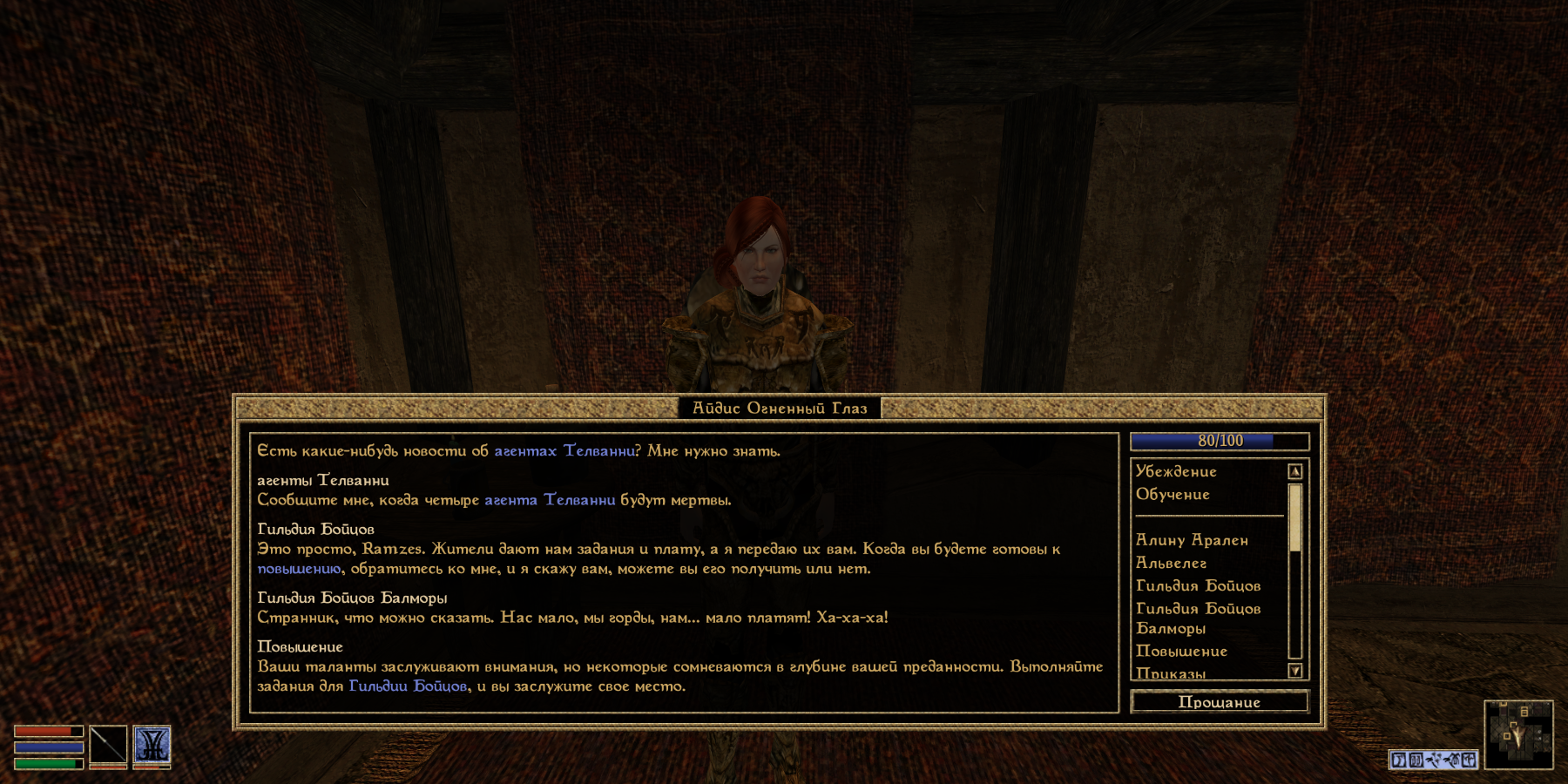Open the Убеждение persuasion option
The image size is (1568, 784).
[x=1176, y=471]
